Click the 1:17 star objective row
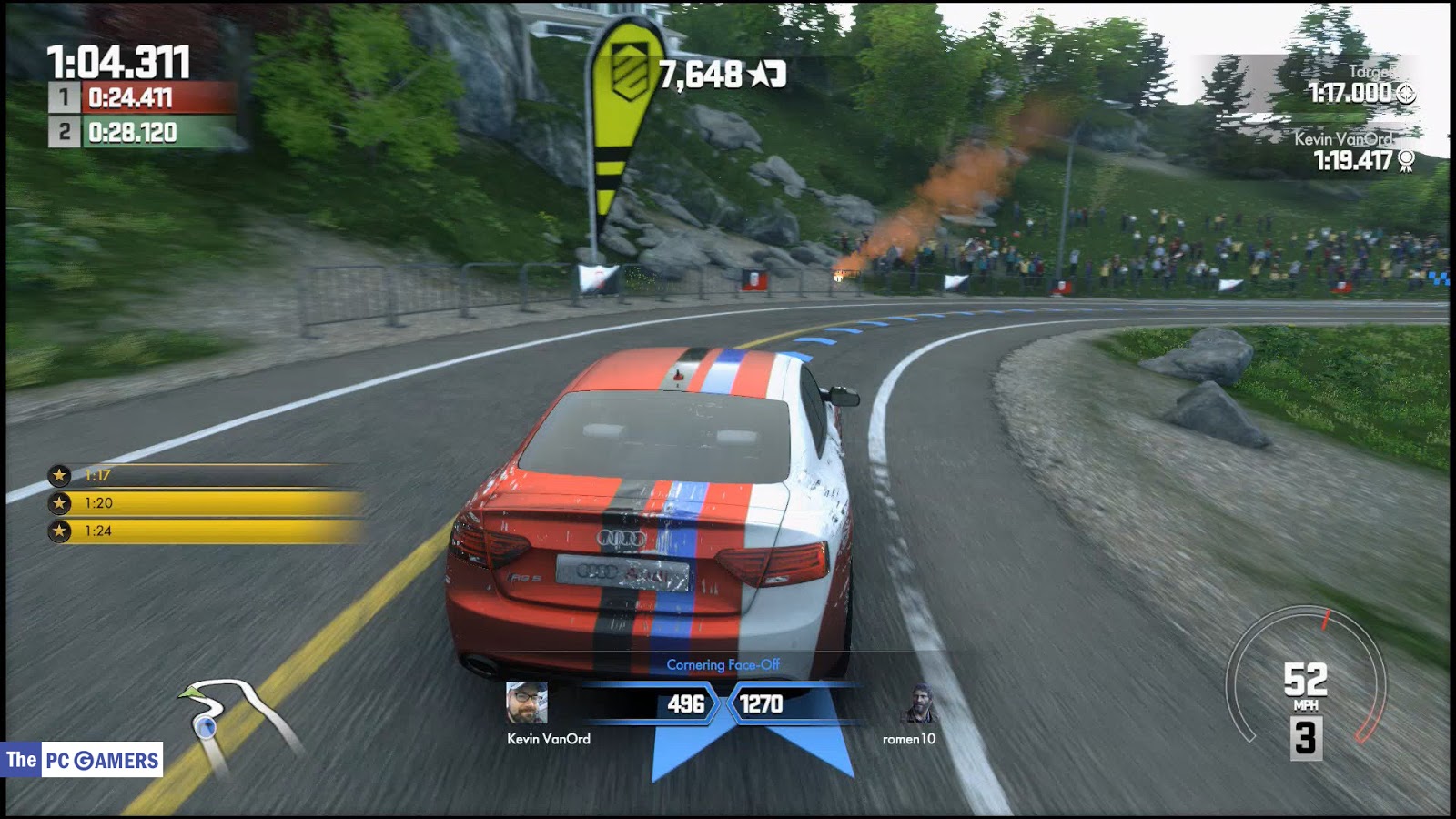Image resolution: width=1456 pixels, height=819 pixels. pos(205,475)
